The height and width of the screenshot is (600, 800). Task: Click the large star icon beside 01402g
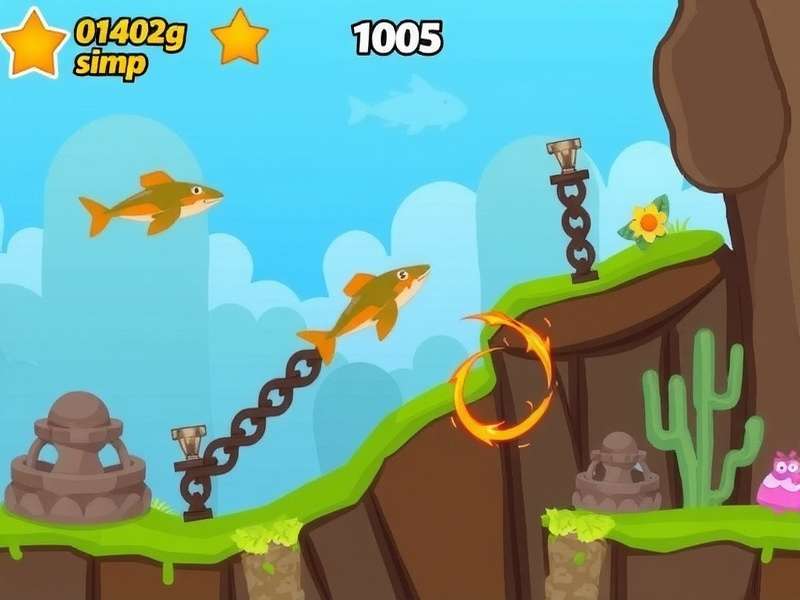tap(33, 42)
